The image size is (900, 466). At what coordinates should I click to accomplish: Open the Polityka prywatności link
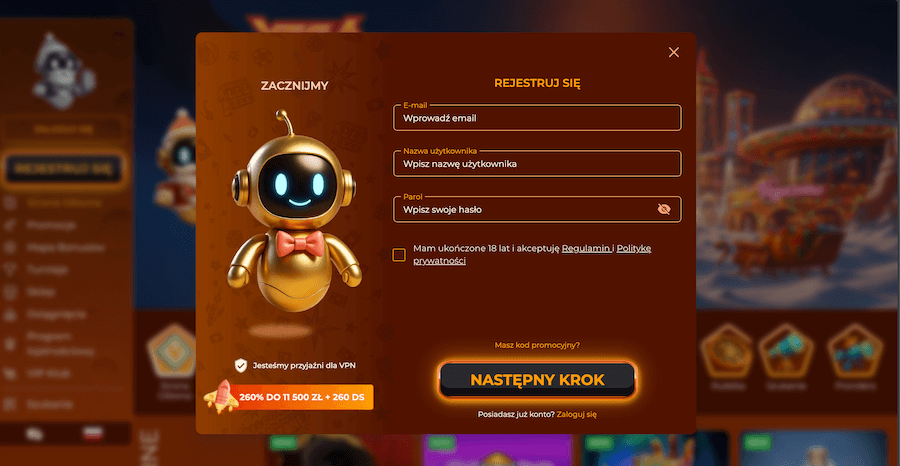(633, 248)
